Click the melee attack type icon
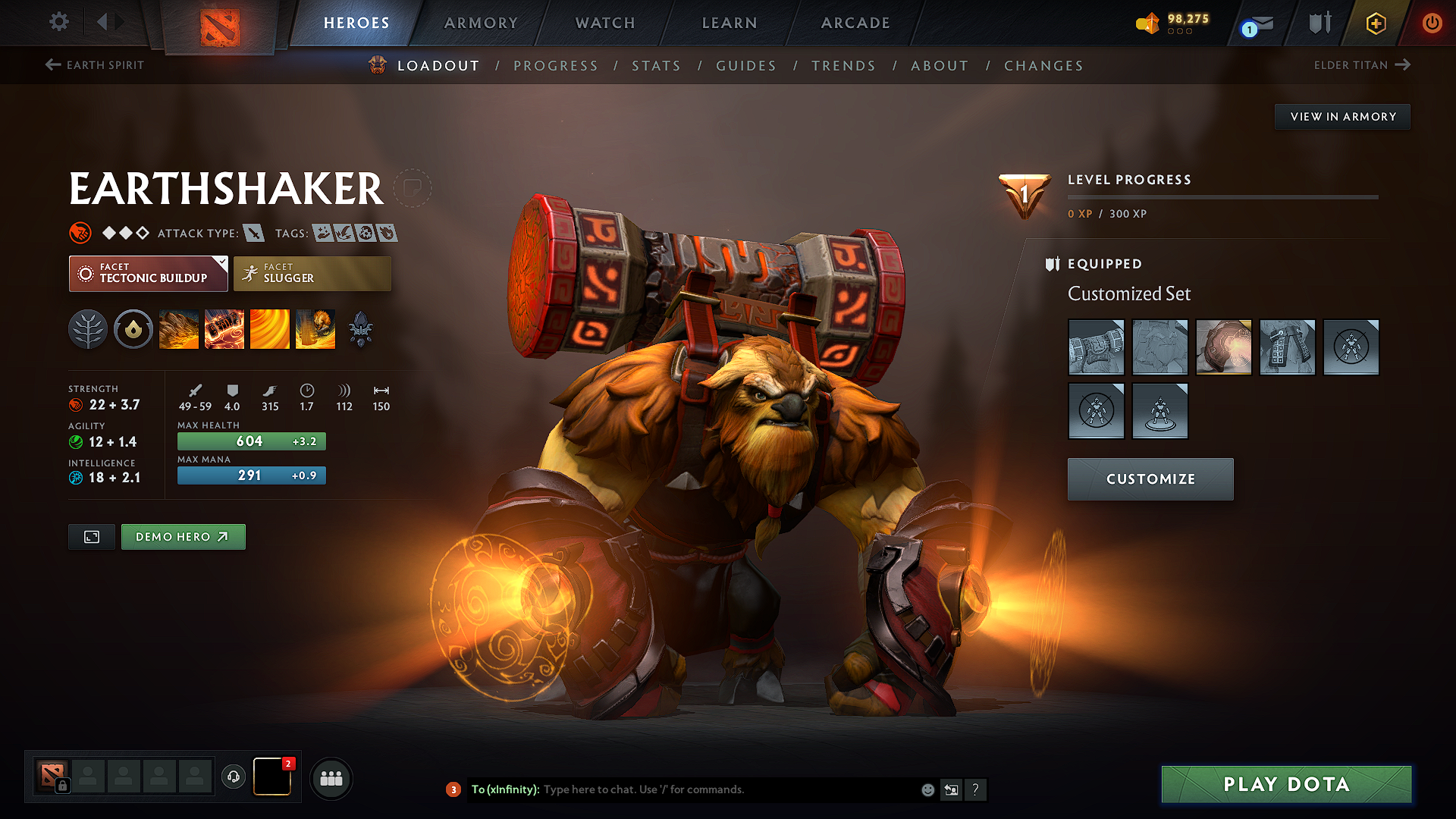 pyautogui.click(x=253, y=233)
